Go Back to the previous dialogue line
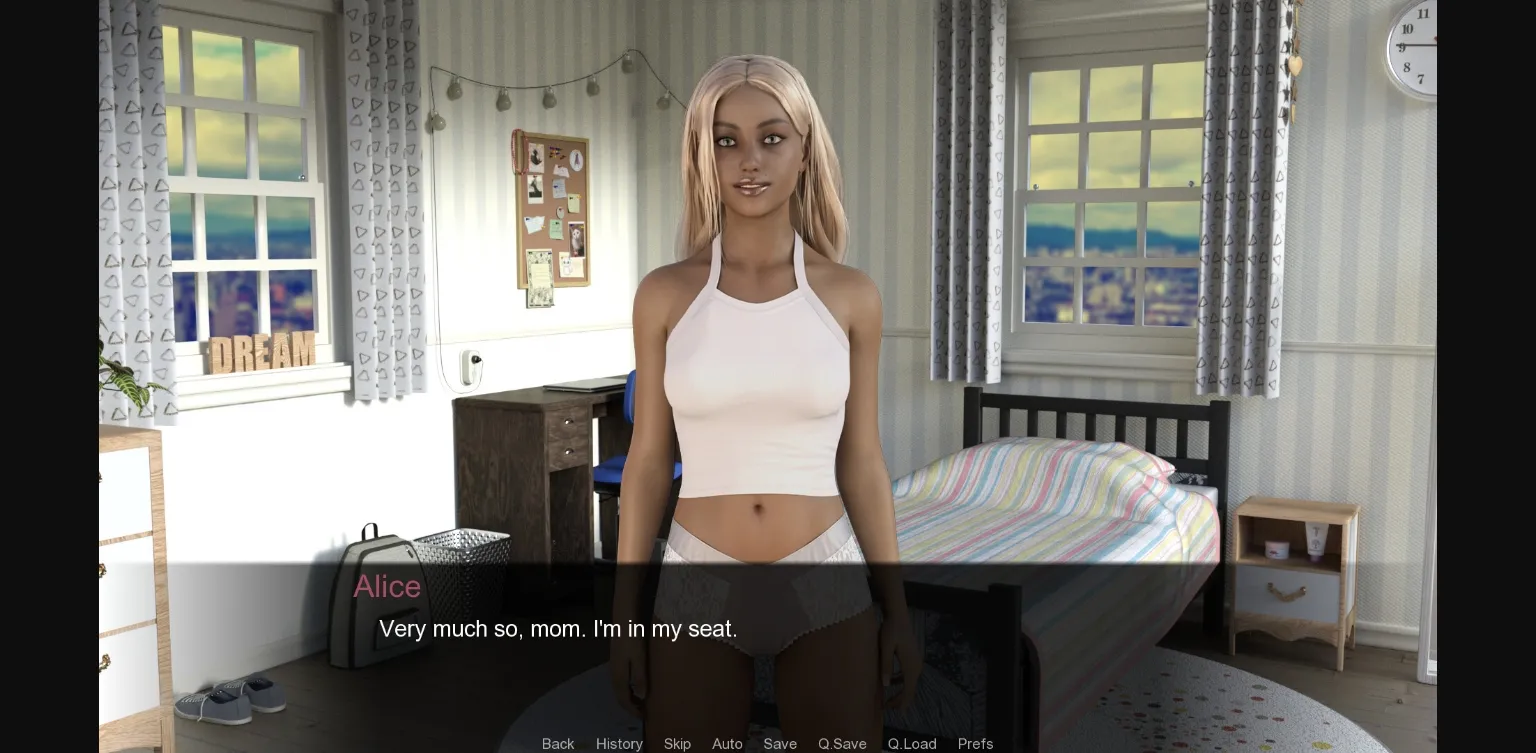This screenshot has width=1536, height=753. [558, 744]
